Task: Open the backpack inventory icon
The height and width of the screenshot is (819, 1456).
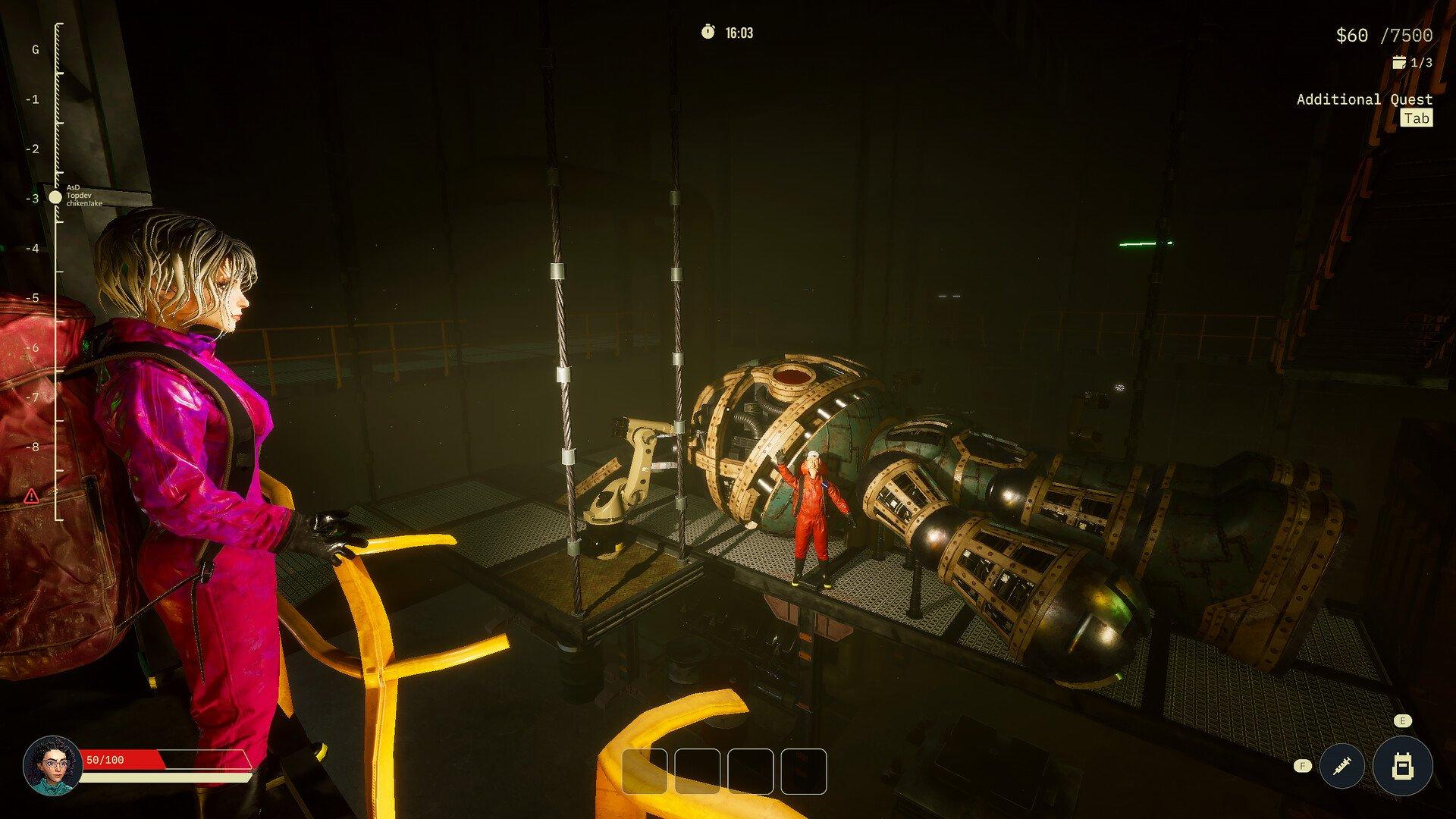Action: click(1401, 767)
